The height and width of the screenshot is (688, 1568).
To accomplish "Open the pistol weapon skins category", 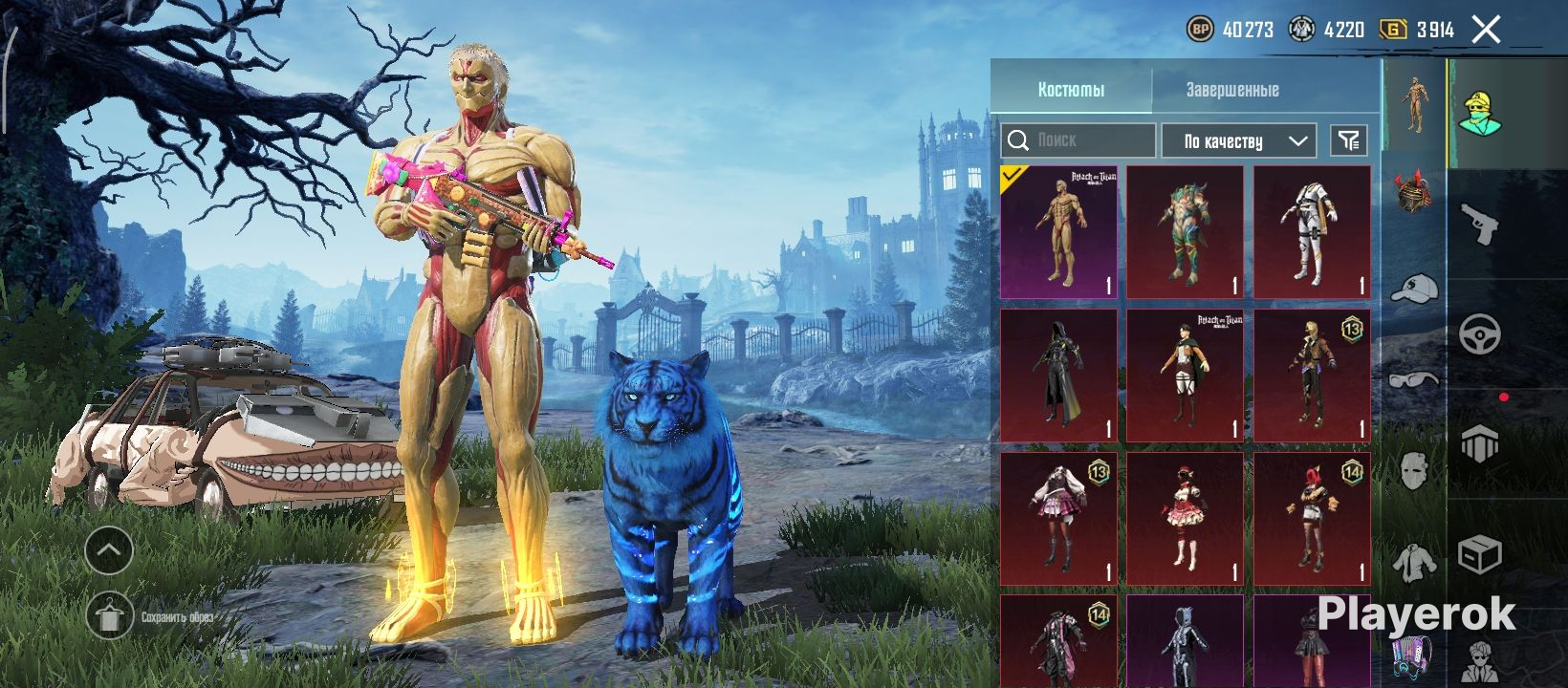I will point(1479,224).
